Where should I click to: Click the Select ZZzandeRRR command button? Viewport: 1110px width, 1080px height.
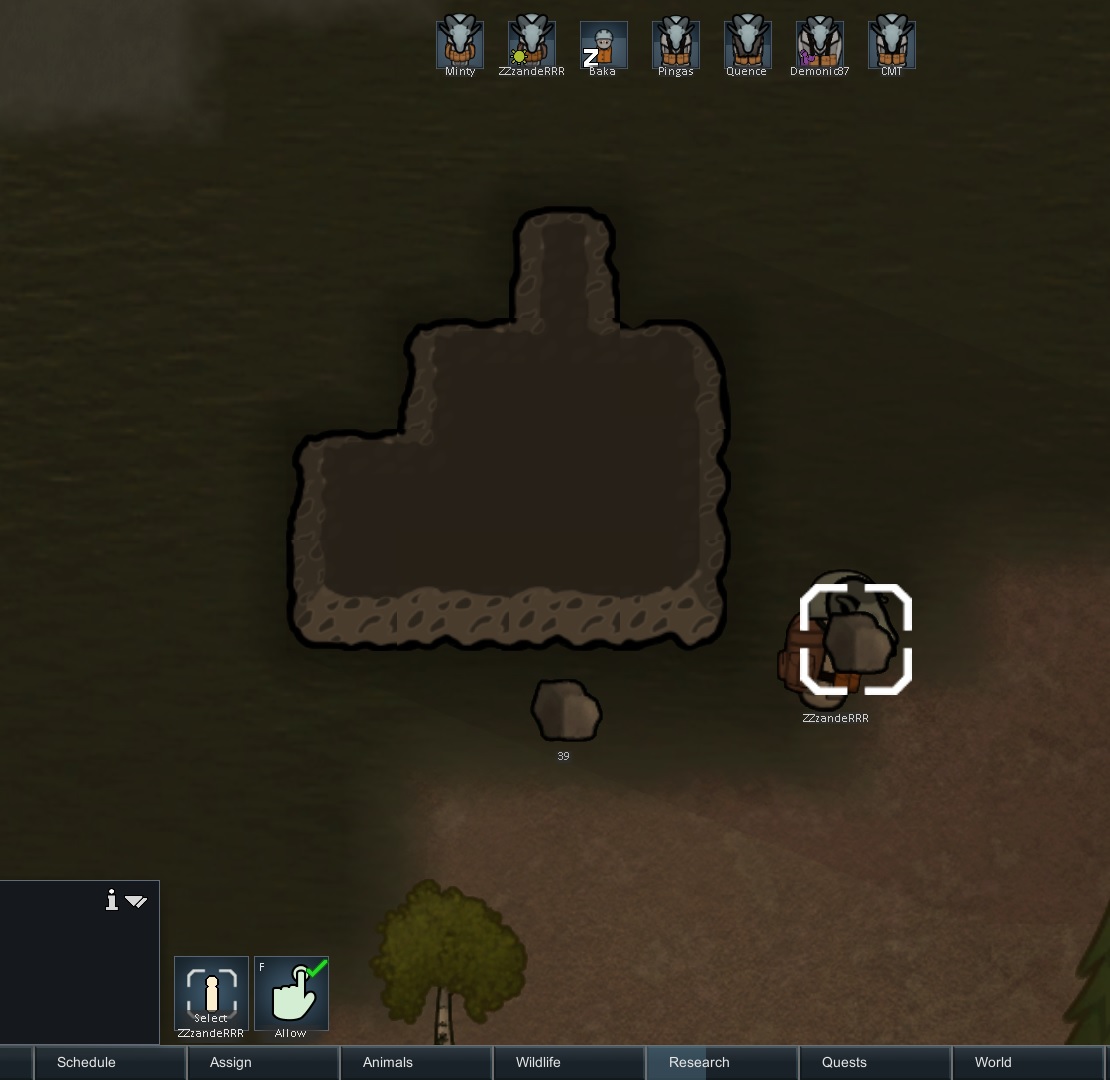[211, 993]
